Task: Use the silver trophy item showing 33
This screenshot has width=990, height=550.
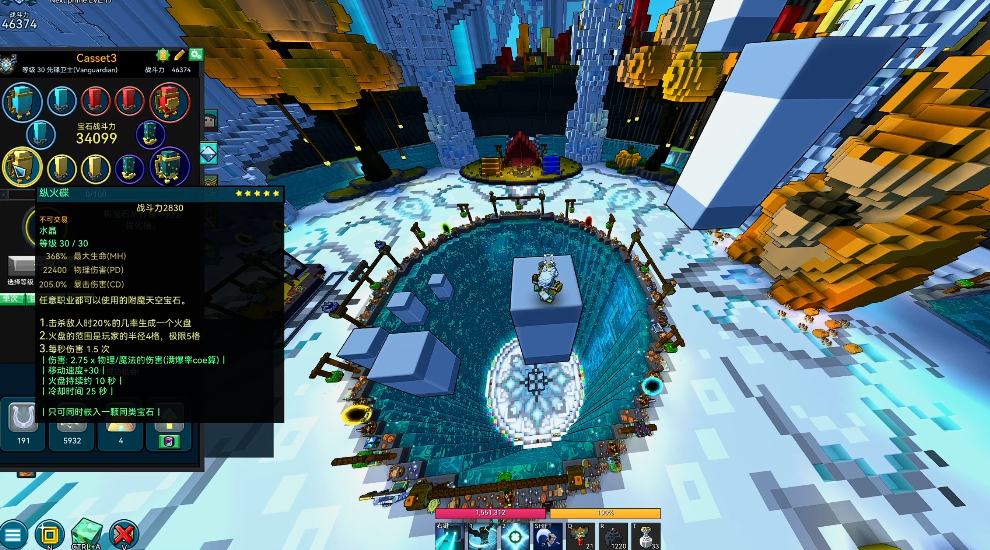Action: (x=646, y=537)
